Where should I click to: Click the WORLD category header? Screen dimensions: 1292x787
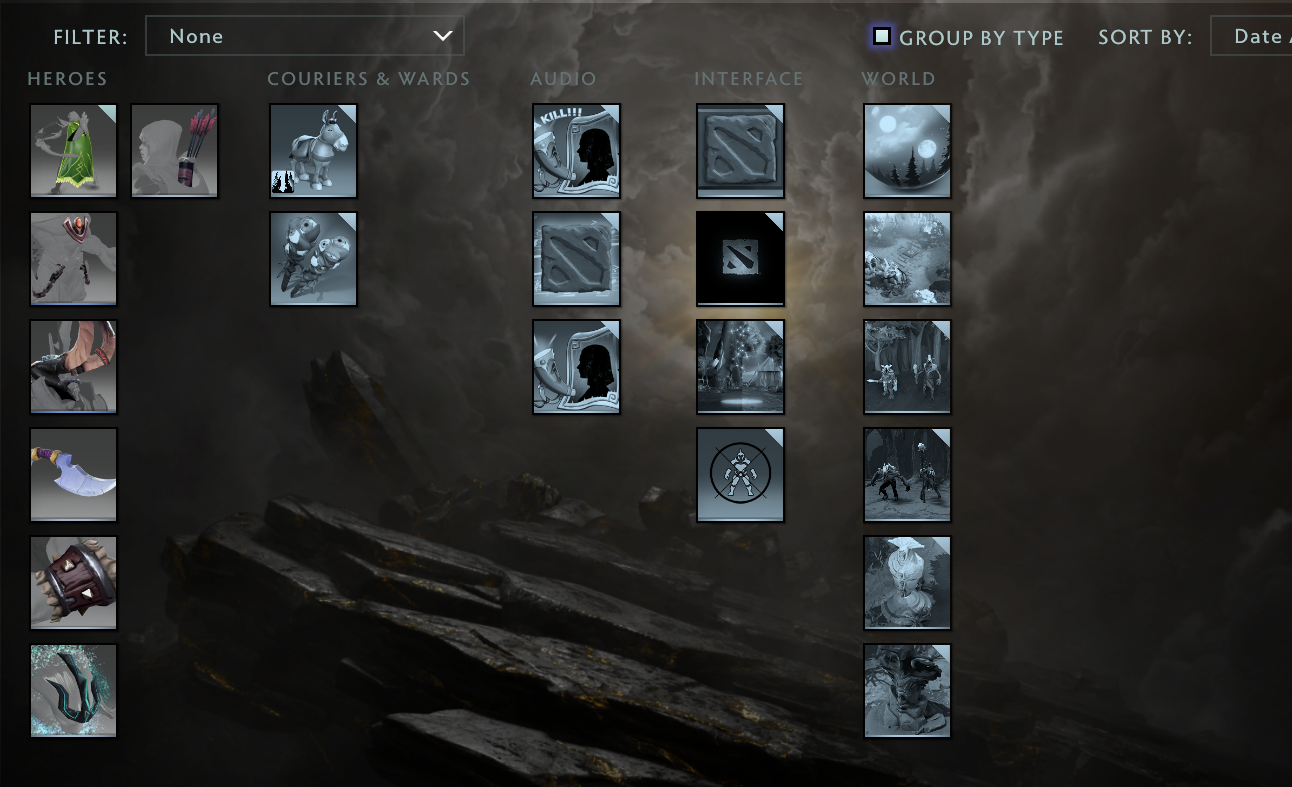(x=898, y=78)
